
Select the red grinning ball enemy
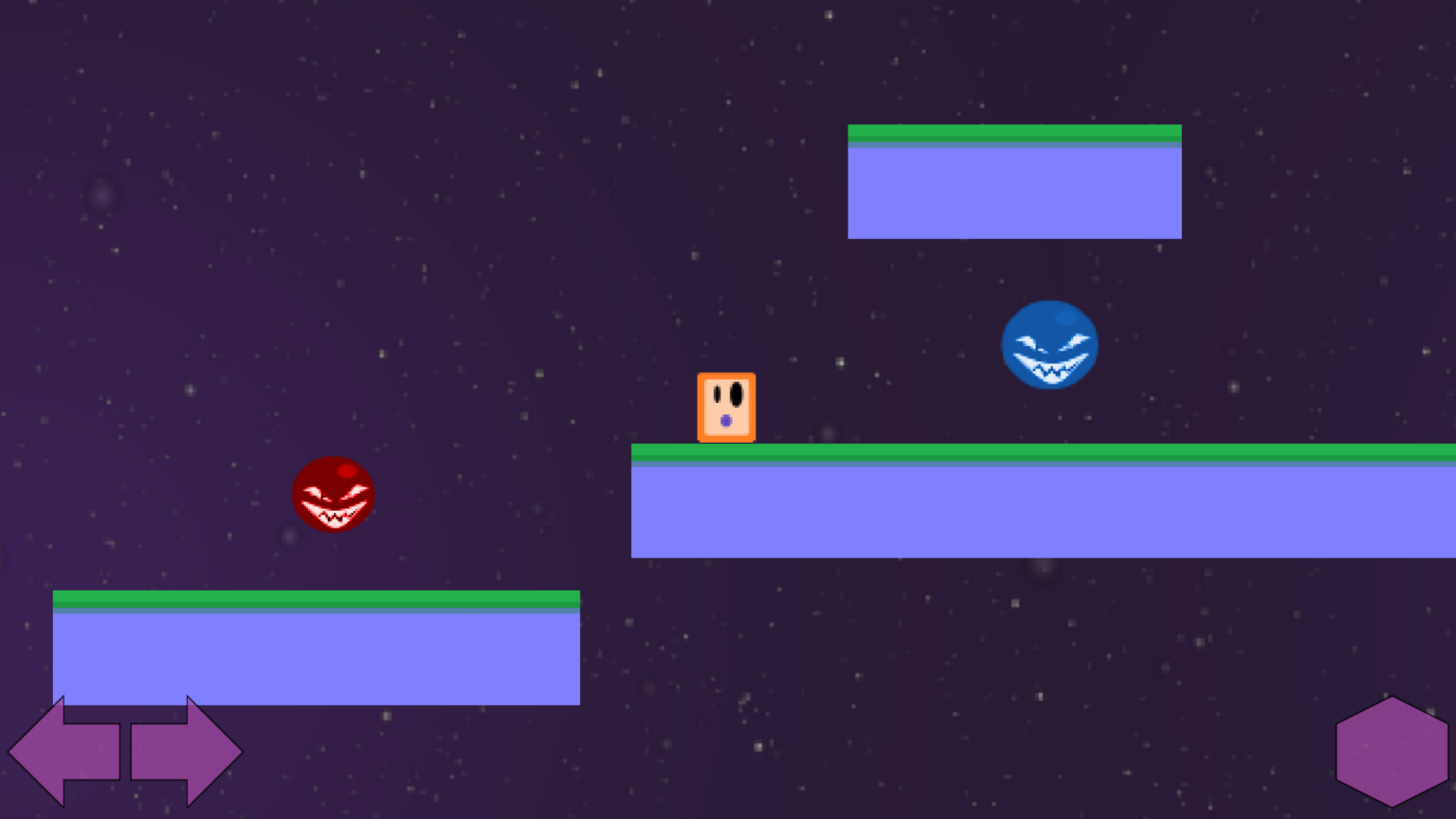click(x=334, y=494)
